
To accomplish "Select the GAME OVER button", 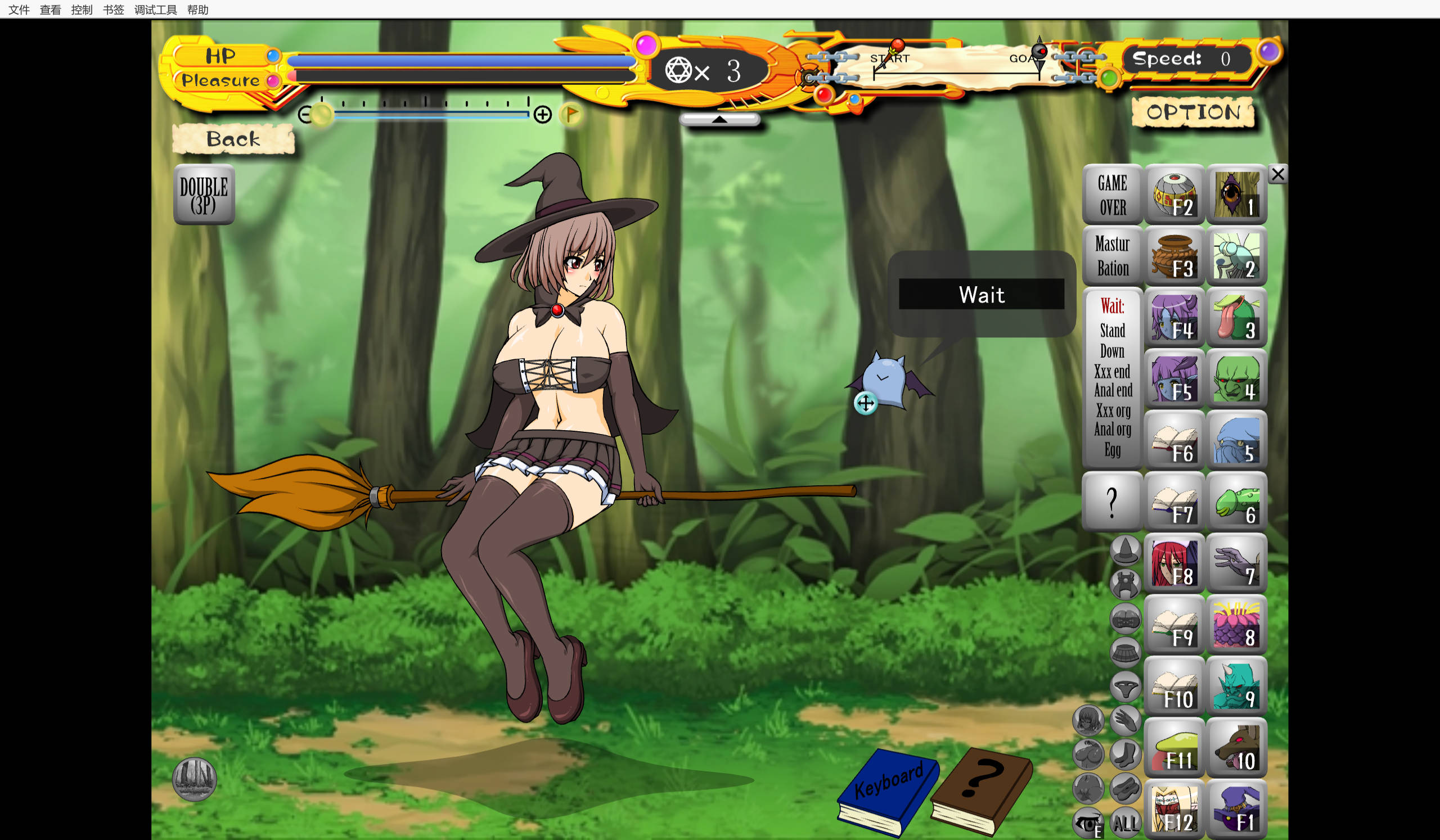I will click(1112, 195).
